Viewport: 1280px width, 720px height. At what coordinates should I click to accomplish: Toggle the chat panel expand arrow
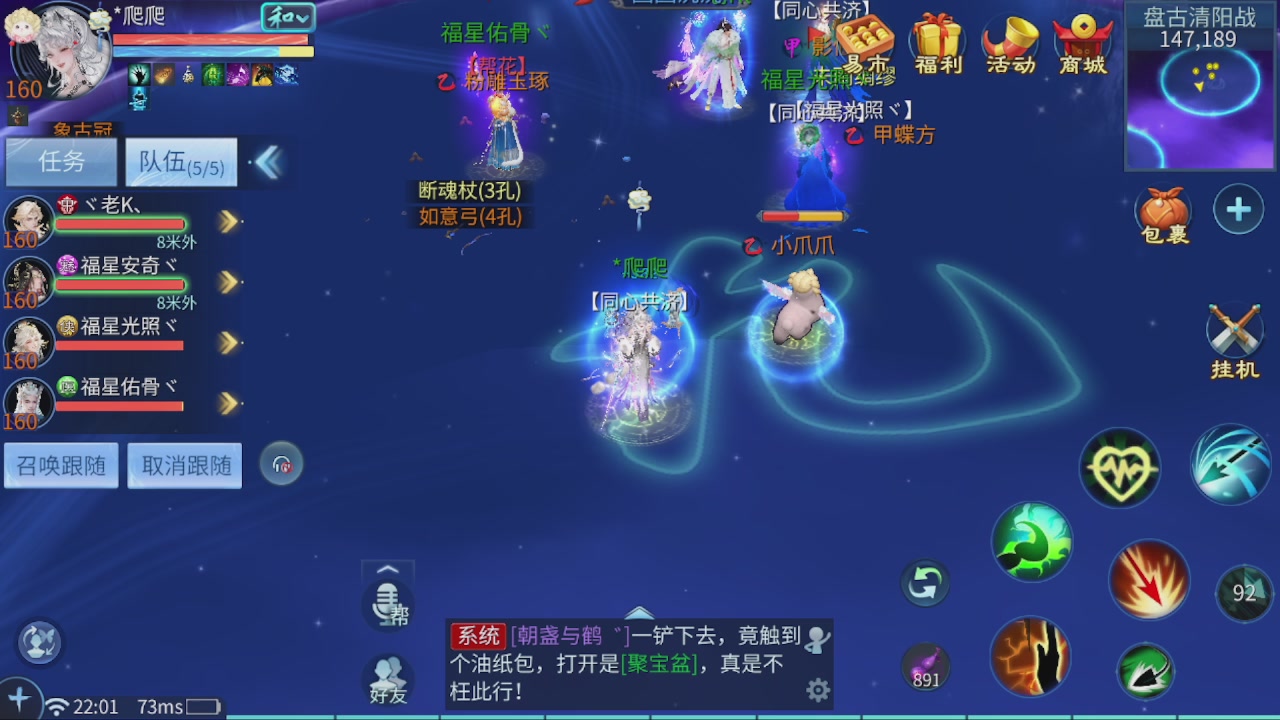pos(639,614)
